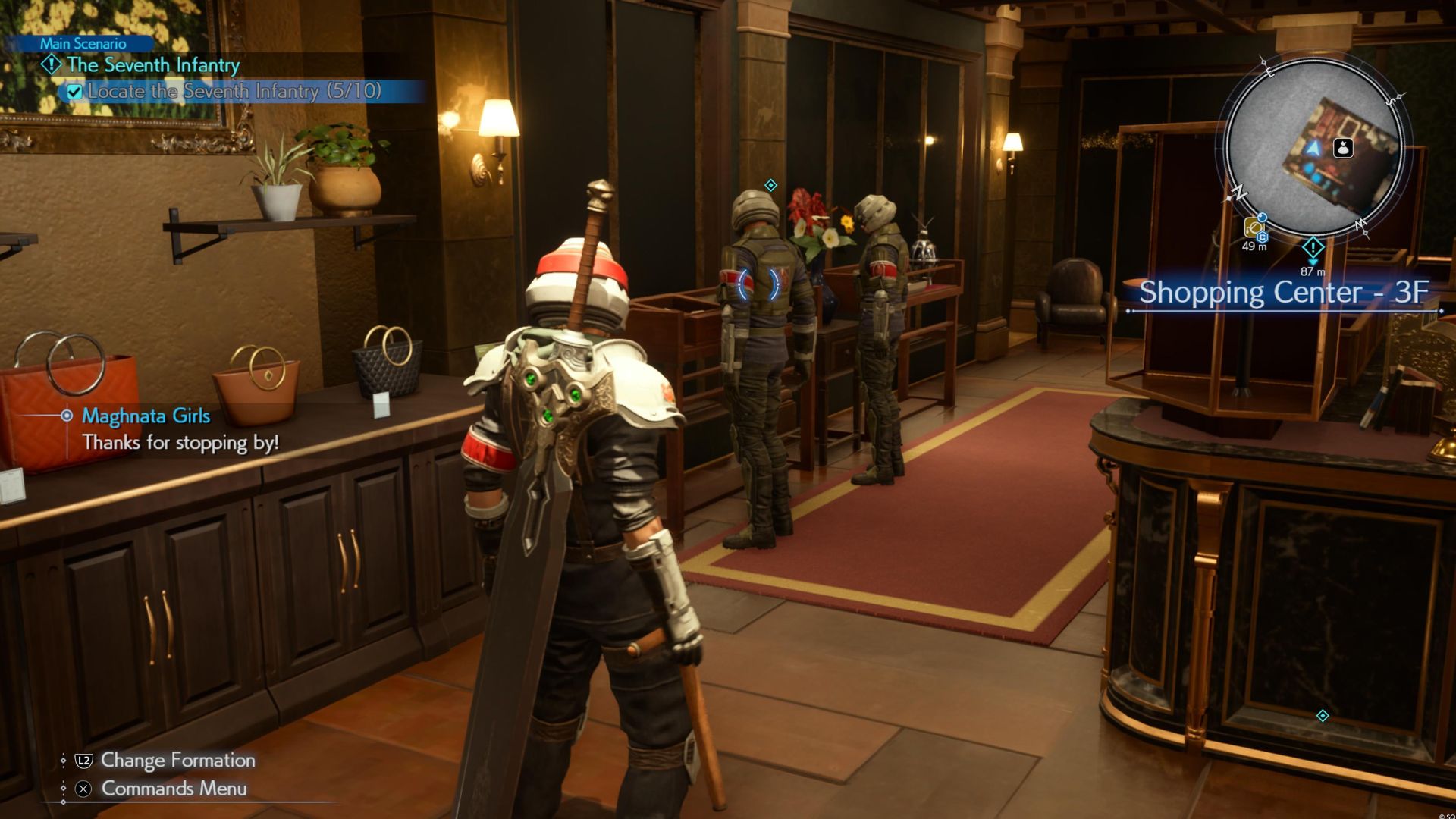1456x819 pixels.
Task: Select the item shop bag marker on minimap
Action: click(1343, 148)
